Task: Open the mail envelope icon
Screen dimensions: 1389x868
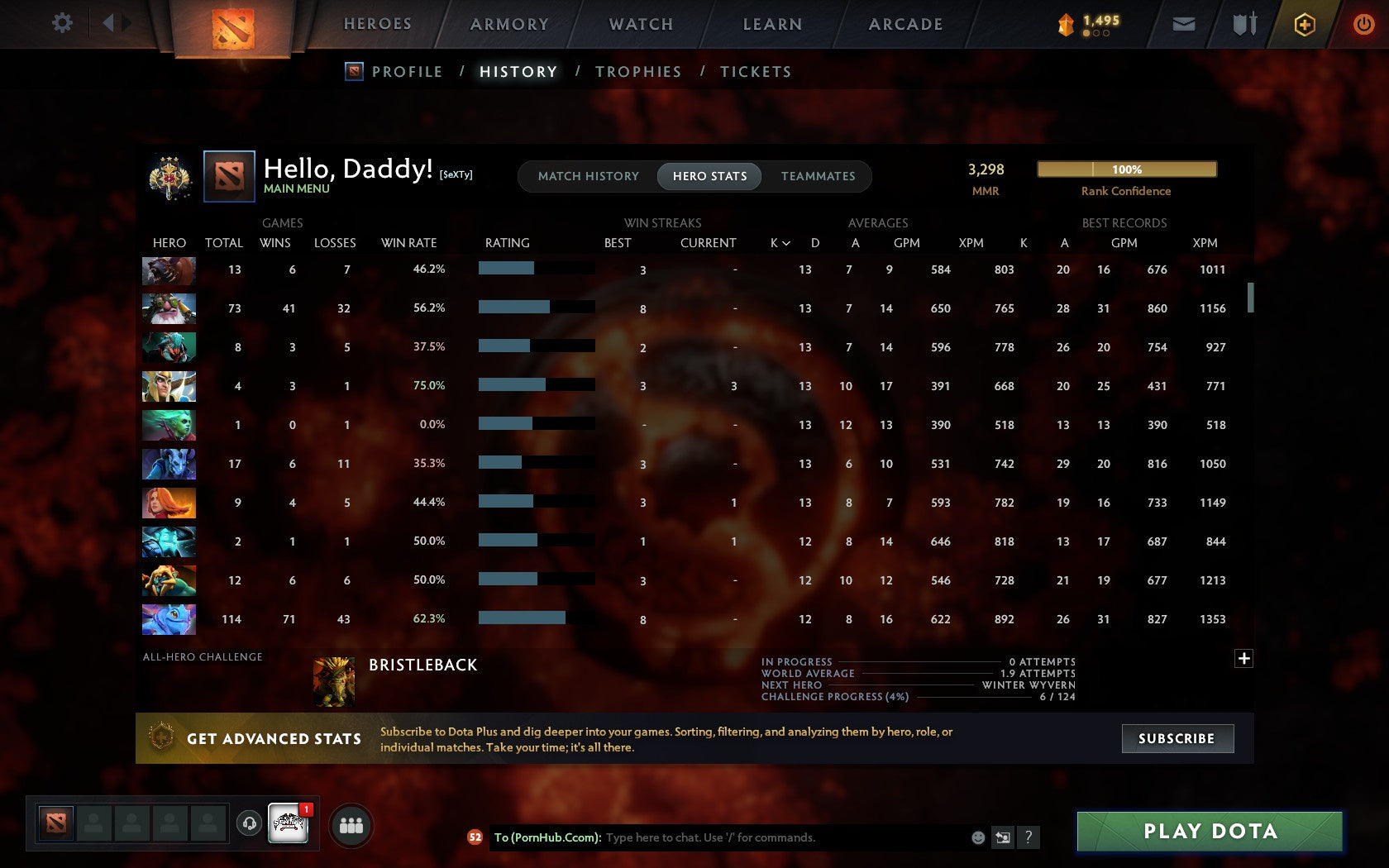Action: pos(1184,24)
